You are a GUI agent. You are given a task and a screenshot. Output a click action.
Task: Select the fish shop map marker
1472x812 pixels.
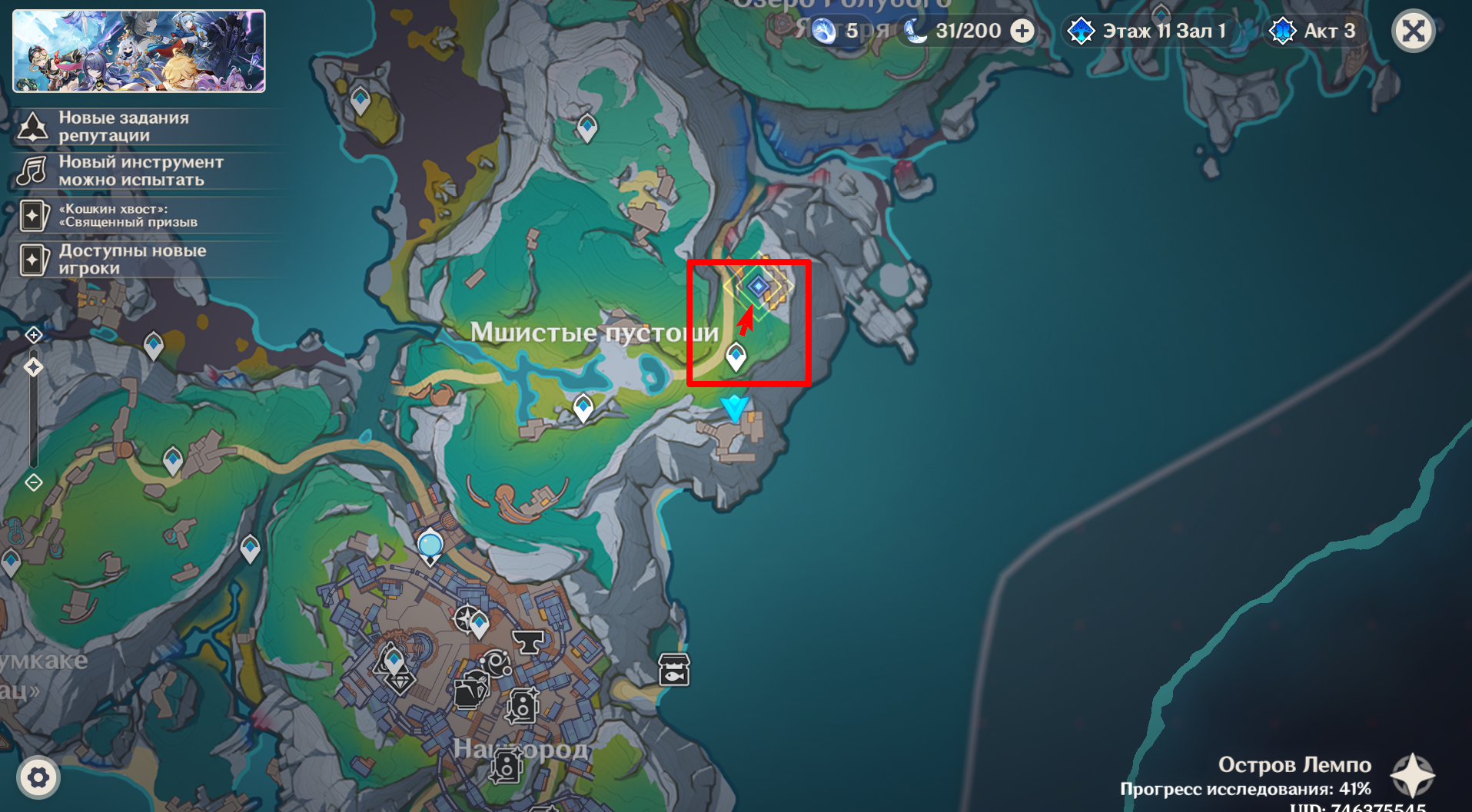click(674, 670)
